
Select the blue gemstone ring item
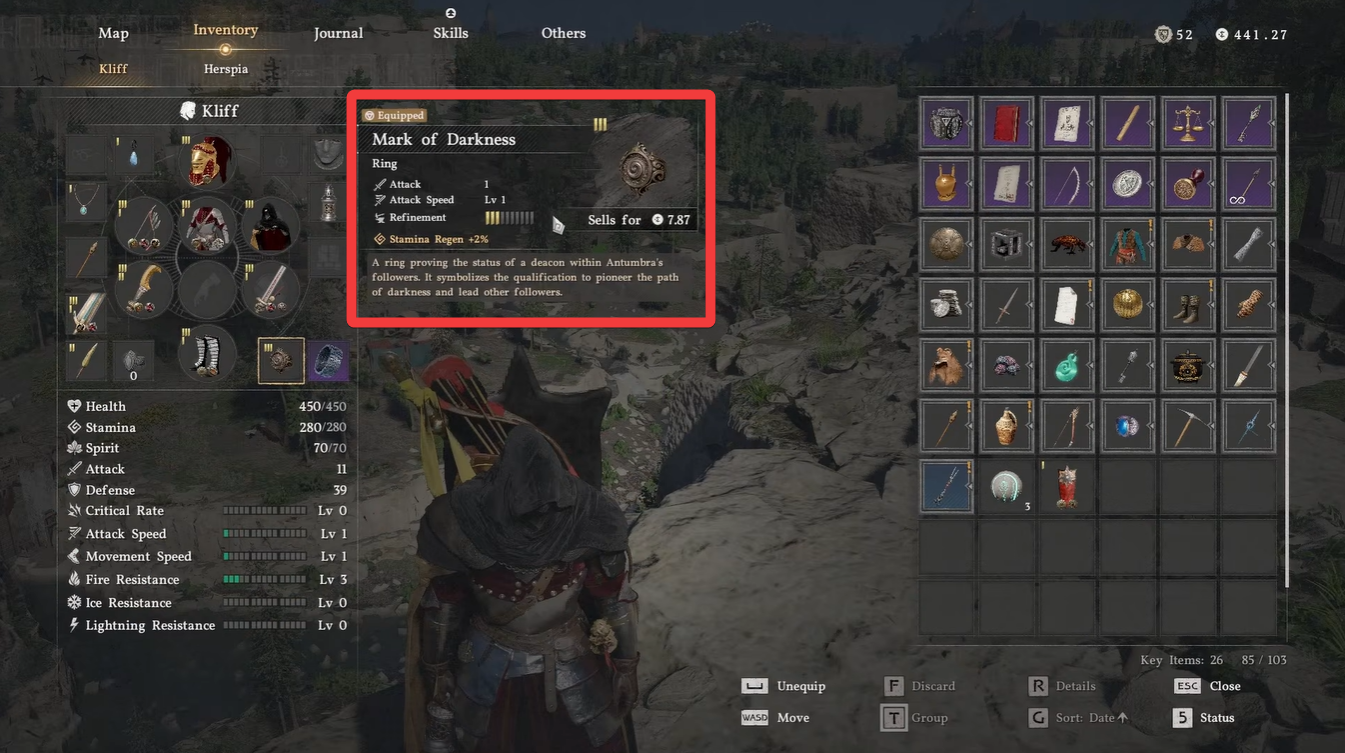pos(1128,424)
